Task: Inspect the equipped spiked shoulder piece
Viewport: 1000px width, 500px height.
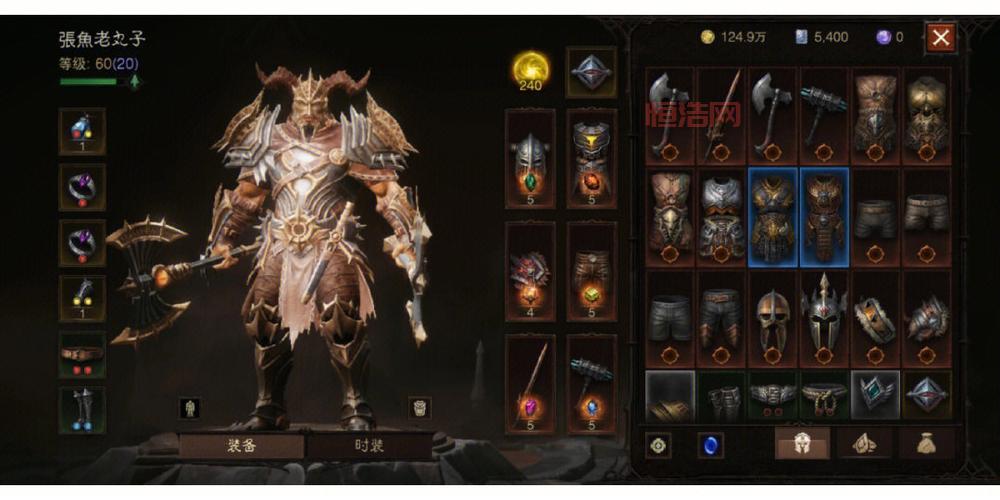Action: [530, 272]
